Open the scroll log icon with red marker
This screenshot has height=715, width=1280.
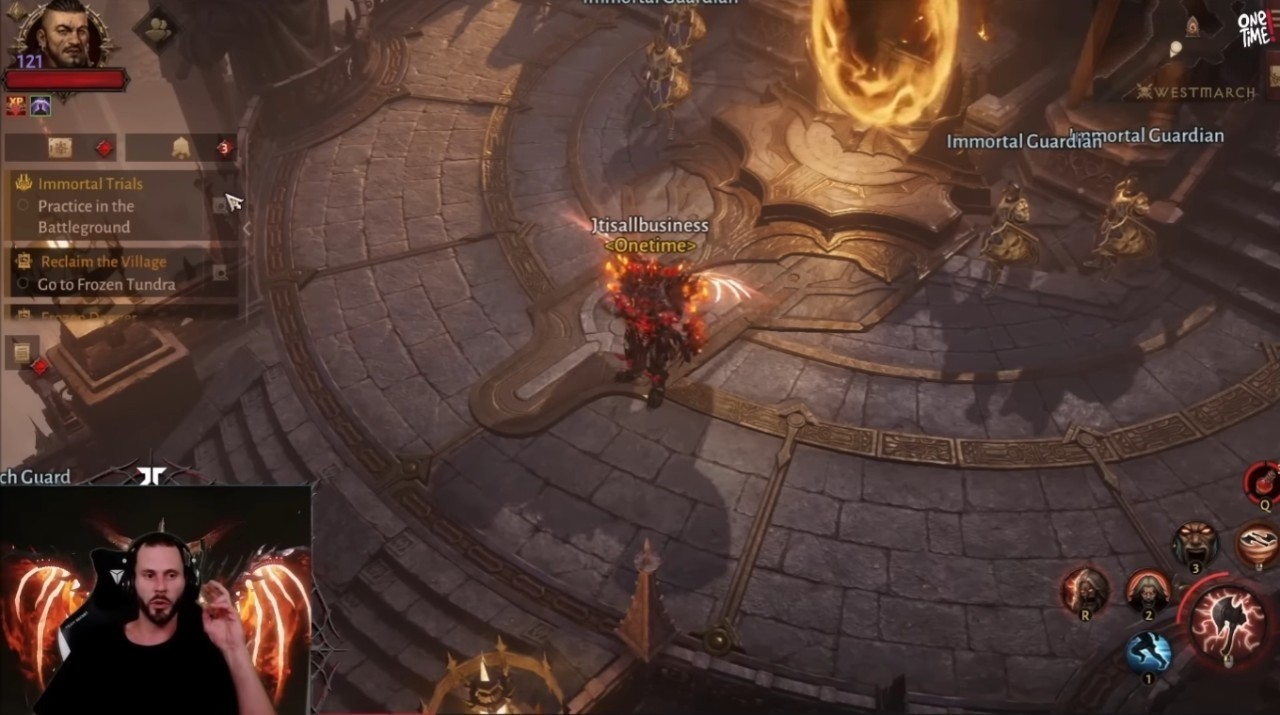(x=21, y=351)
